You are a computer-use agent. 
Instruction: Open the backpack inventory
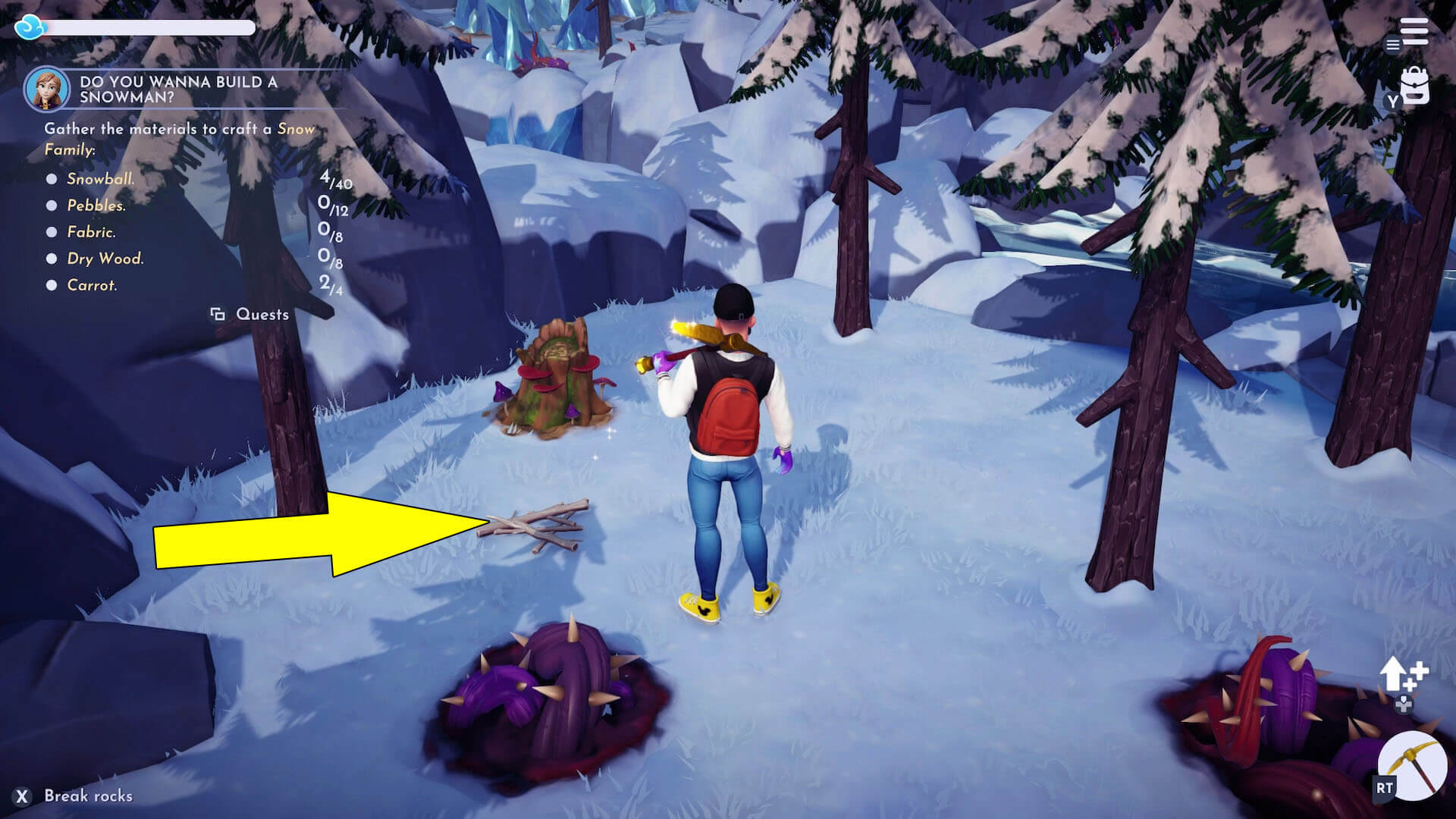pyautogui.click(x=1414, y=87)
